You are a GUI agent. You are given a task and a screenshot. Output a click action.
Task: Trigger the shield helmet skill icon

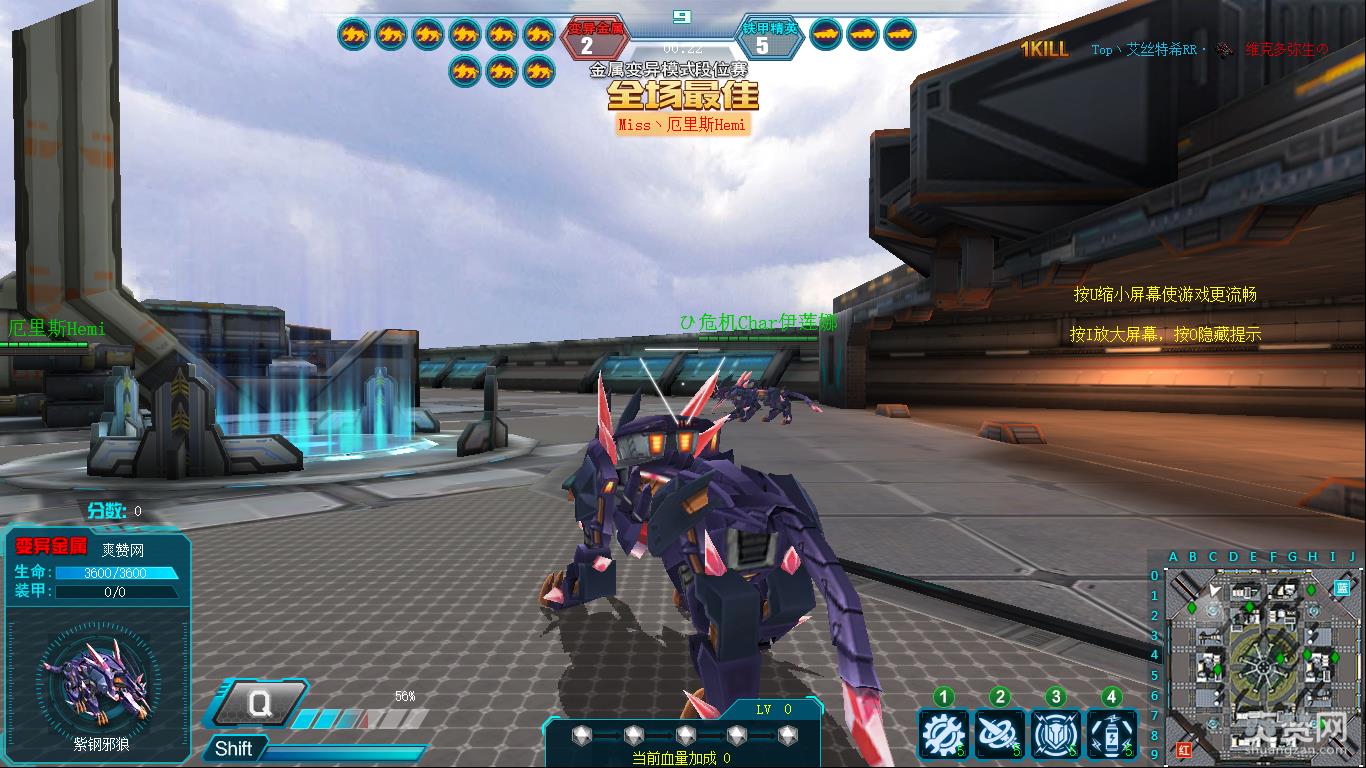tap(1055, 735)
